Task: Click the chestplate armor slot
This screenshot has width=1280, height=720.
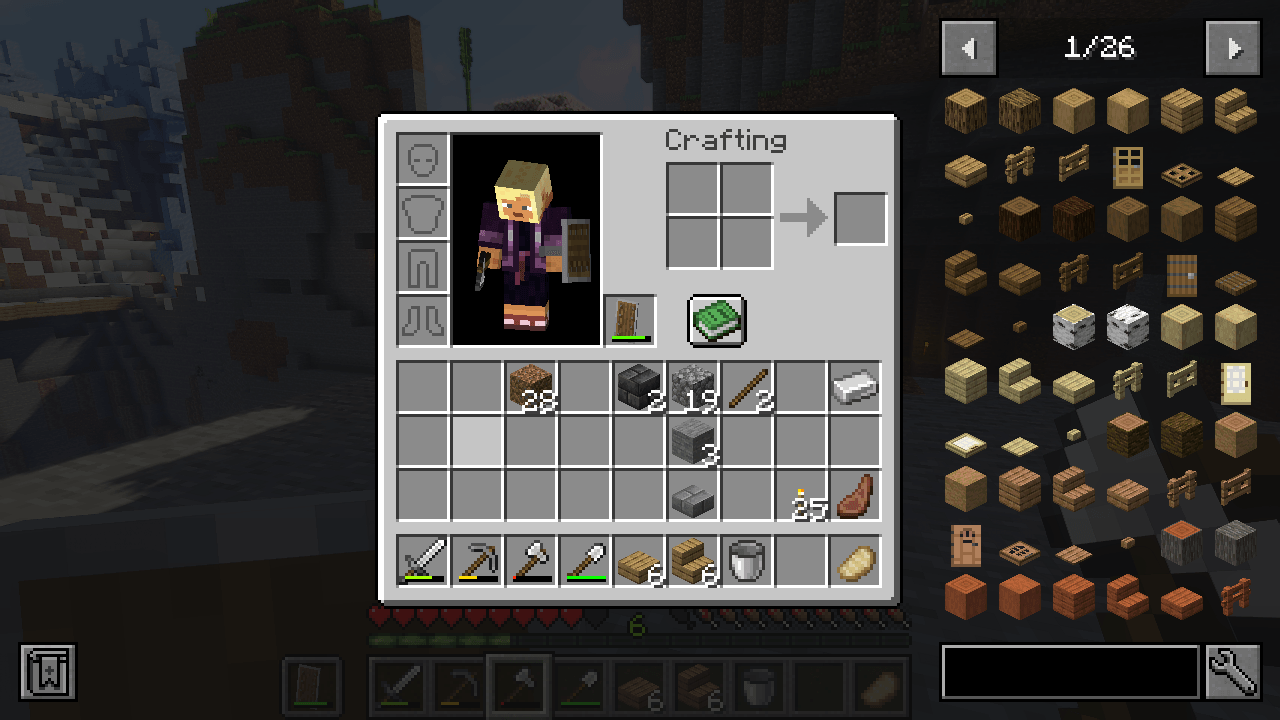Action: tap(422, 214)
